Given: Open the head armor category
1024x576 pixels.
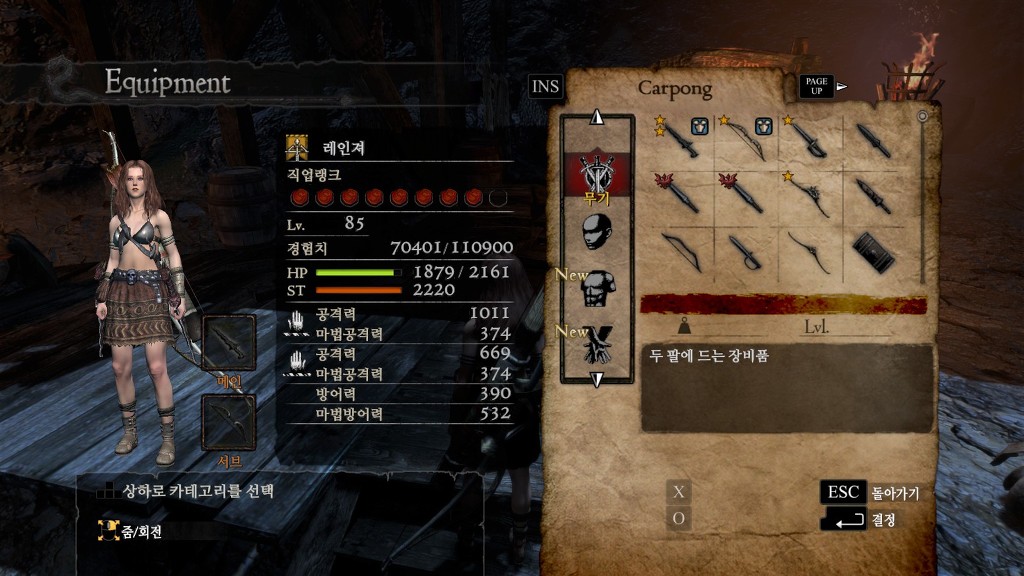Looking at the screenshot, I should pos(598,233).
